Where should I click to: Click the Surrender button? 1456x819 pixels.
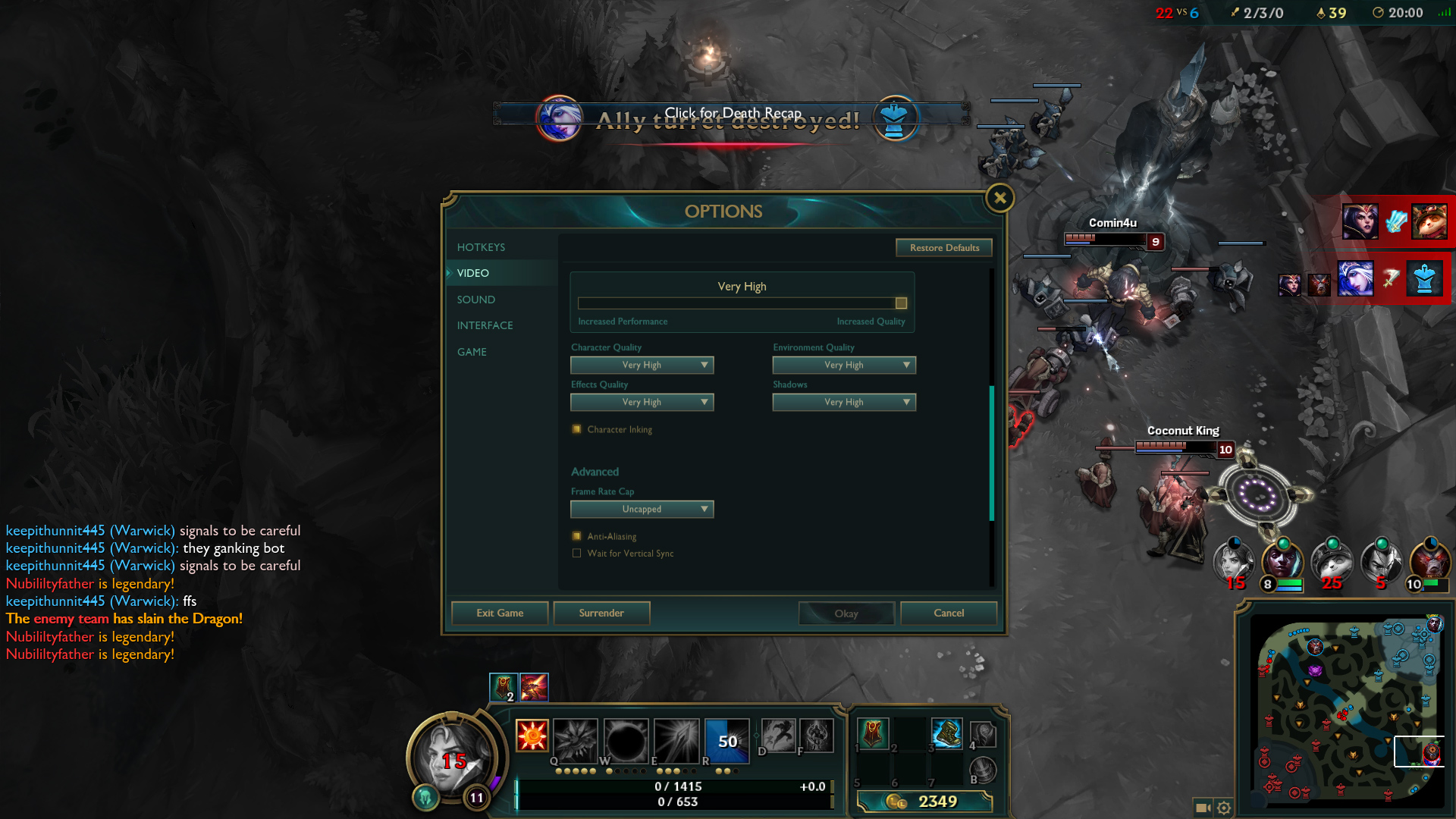point(601,613)
